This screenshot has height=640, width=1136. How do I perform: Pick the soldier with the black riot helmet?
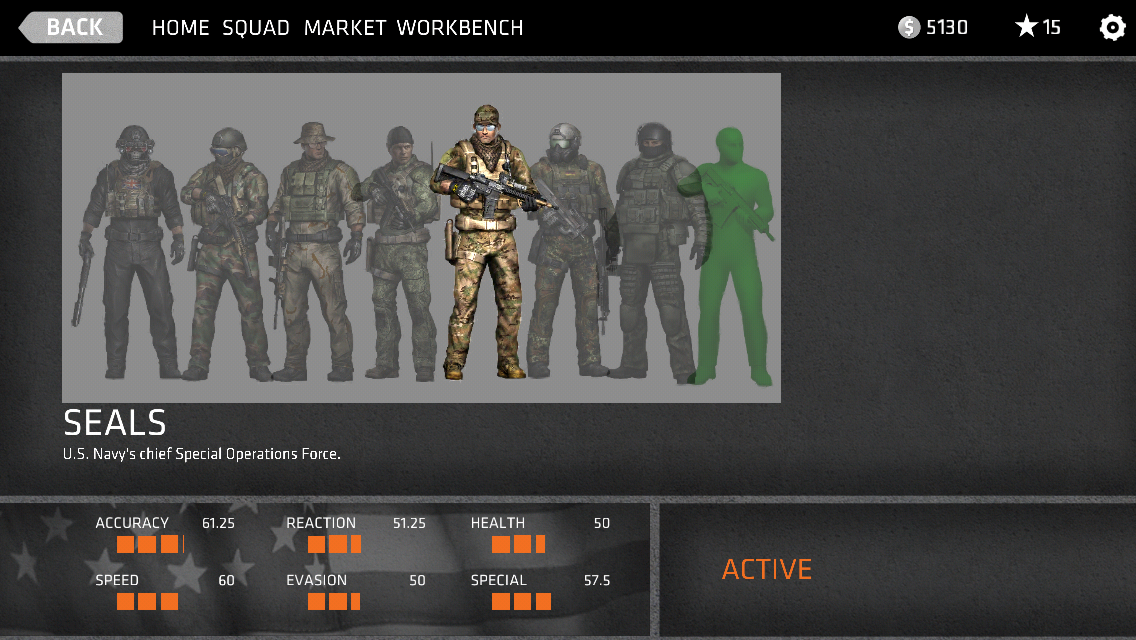tap(654, 250)
